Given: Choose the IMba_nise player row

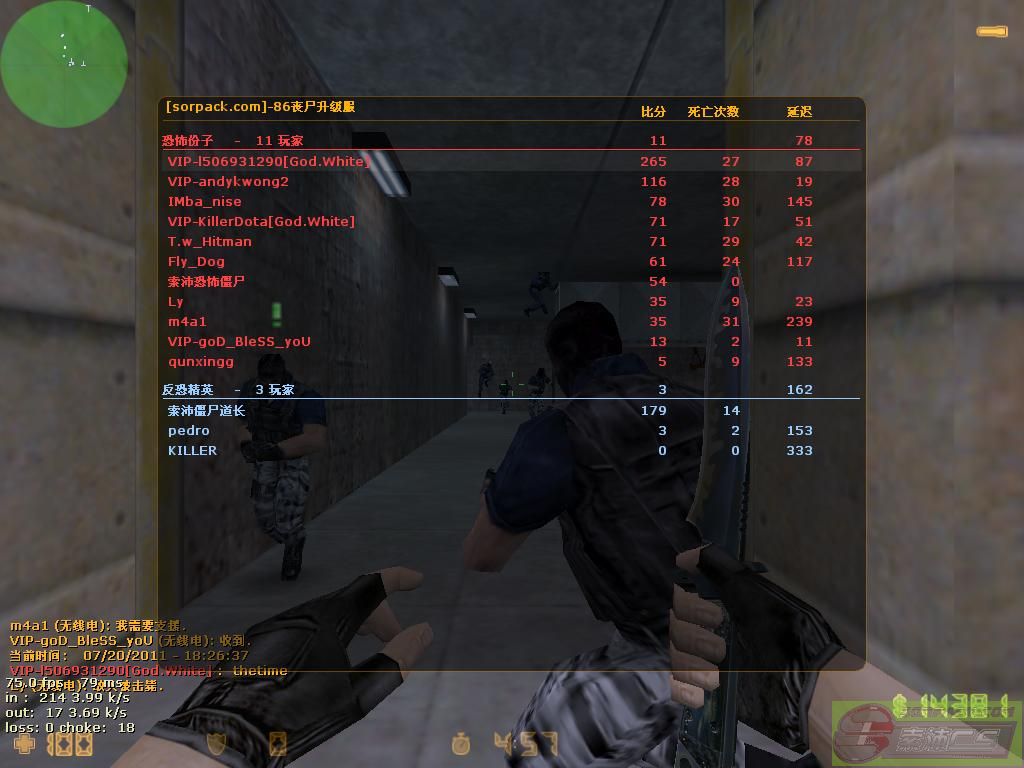Looking at the screenshot, I should [204, 201].
